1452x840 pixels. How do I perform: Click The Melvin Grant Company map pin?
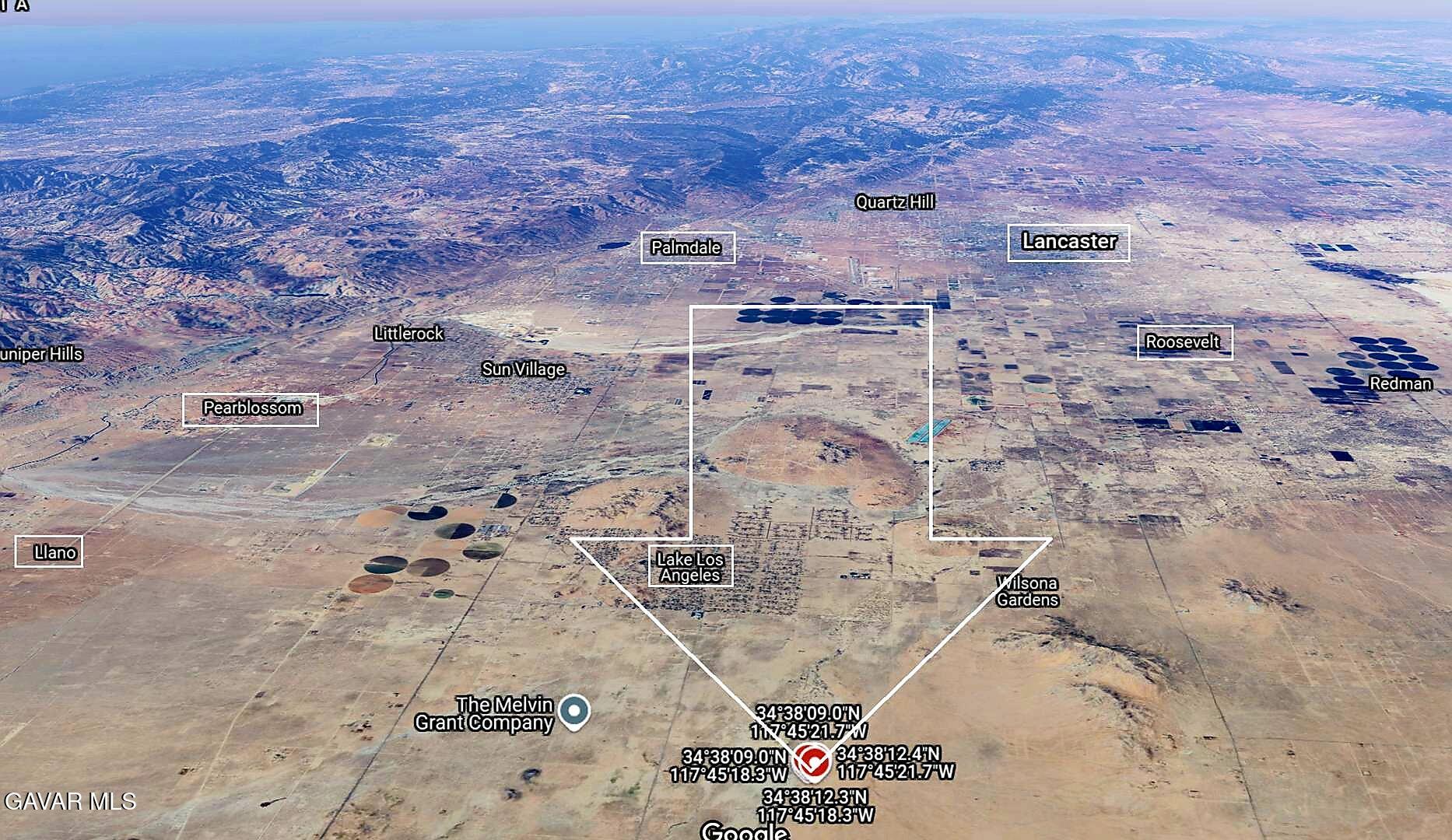click(574, 712)
